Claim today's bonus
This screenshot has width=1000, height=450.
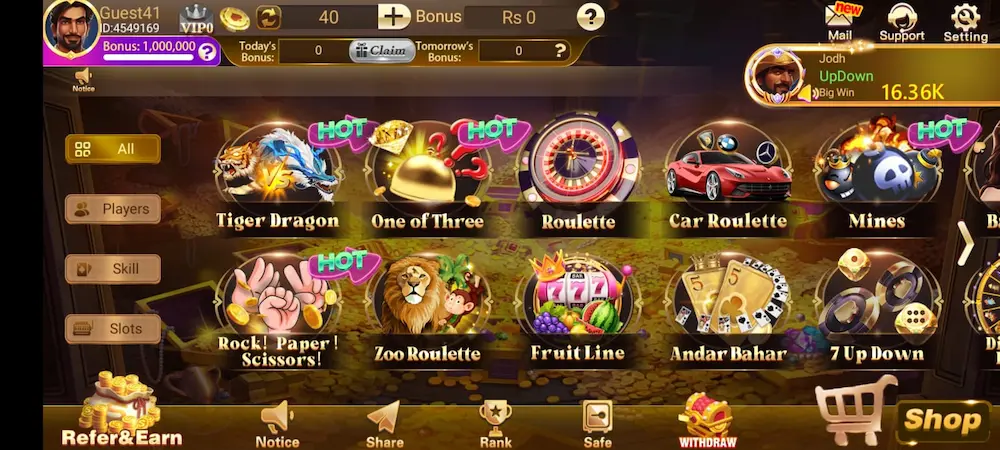[x=381, y=50]
